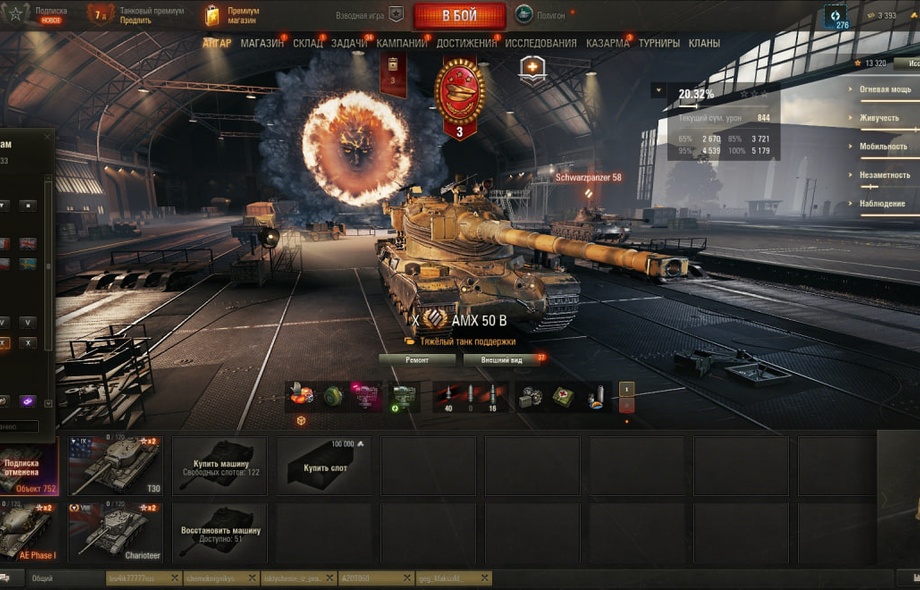Screen dimensions: 920x590
Task: Click the Ремонт button
Action: pos(417,359)
